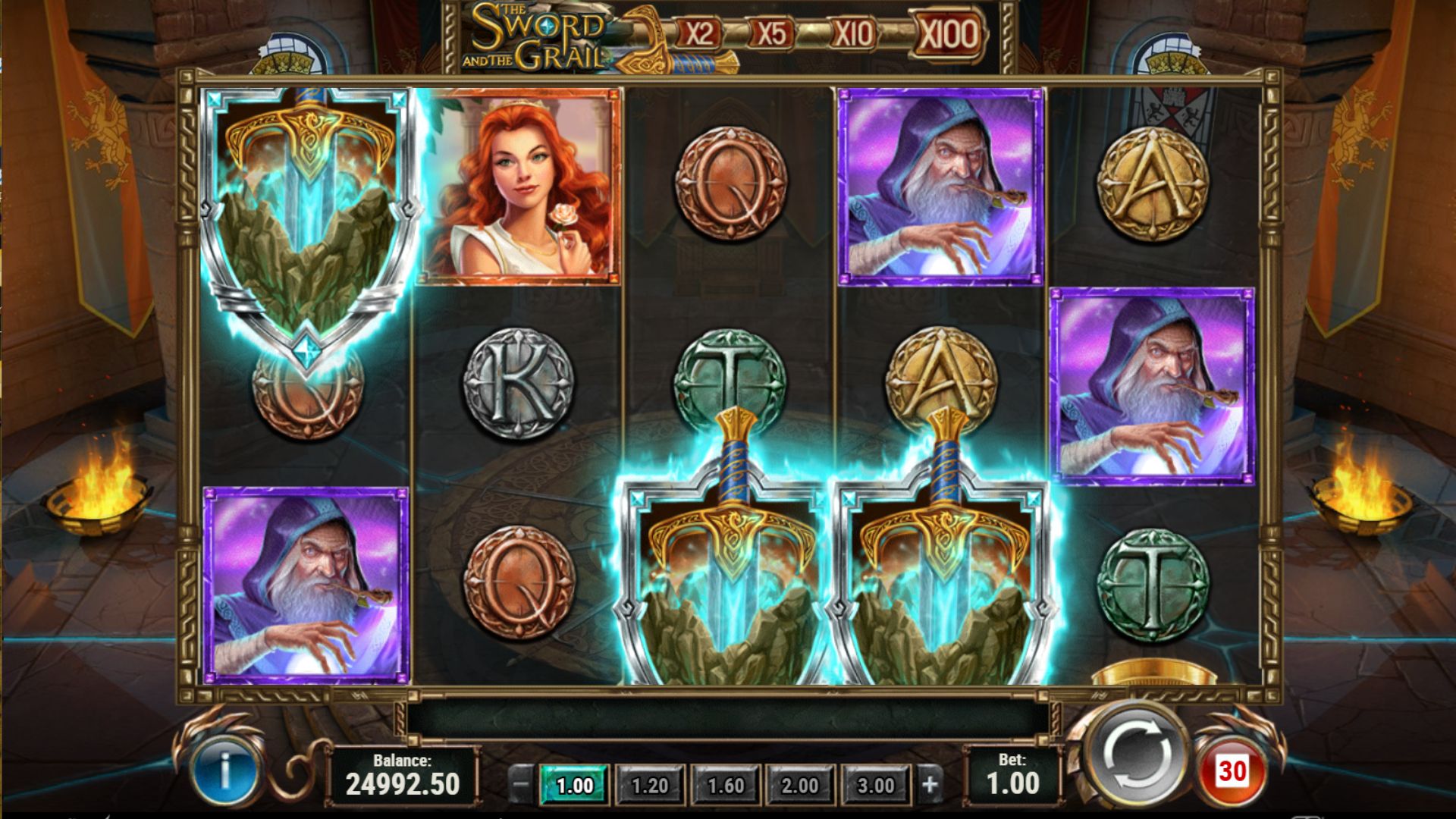Pick the 2.00 bet option
1456x819 pixels.
click(800, 785)
